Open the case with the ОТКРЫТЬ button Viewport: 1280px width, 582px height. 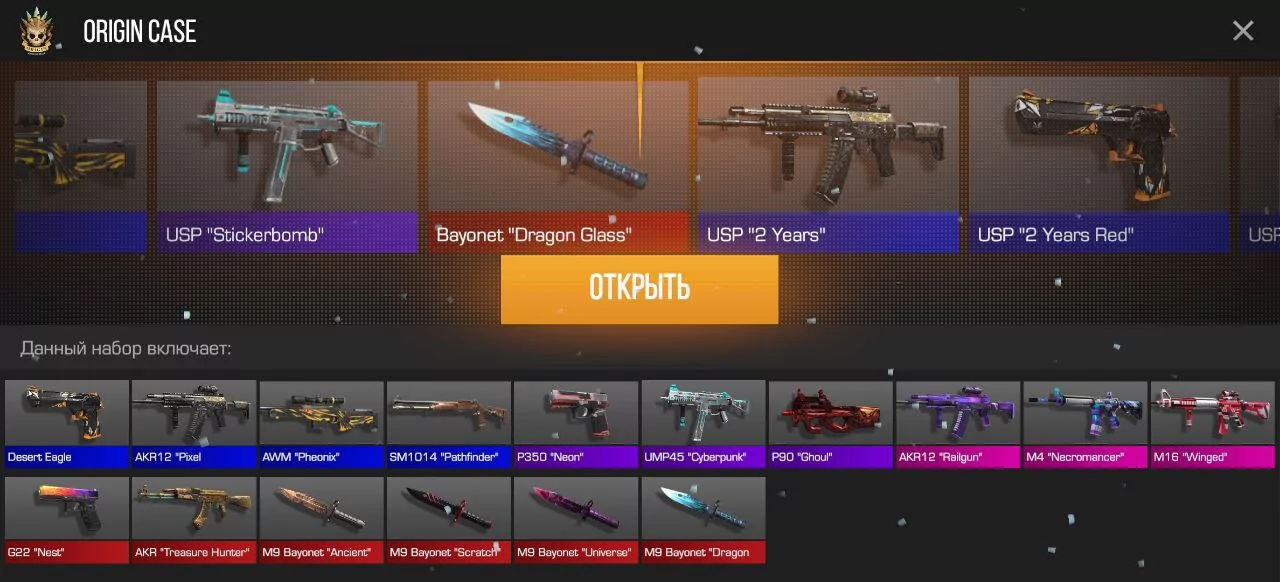(639, 289)
